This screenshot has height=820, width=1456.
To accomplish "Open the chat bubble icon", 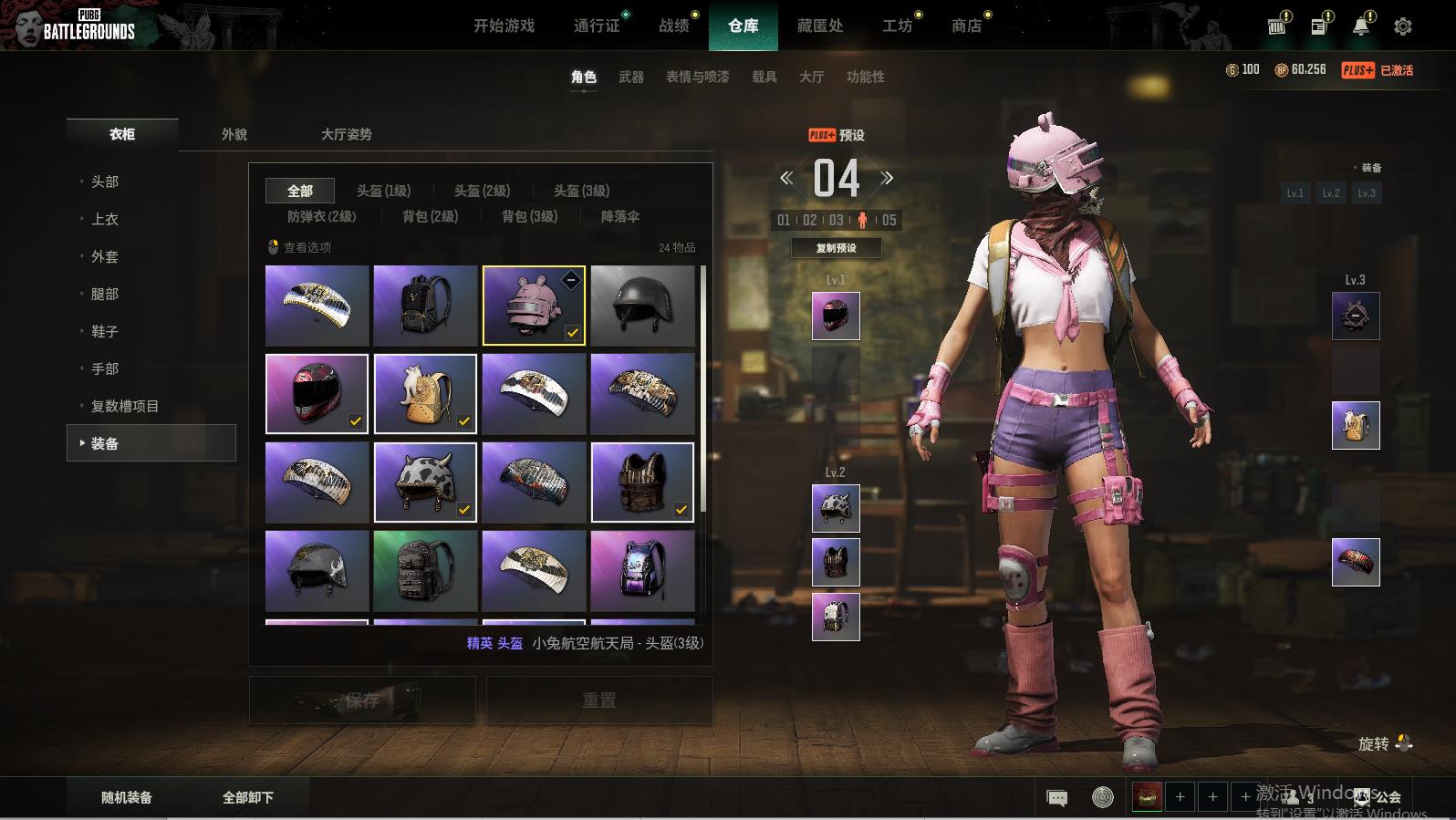I will click(x=1056, y=798).
